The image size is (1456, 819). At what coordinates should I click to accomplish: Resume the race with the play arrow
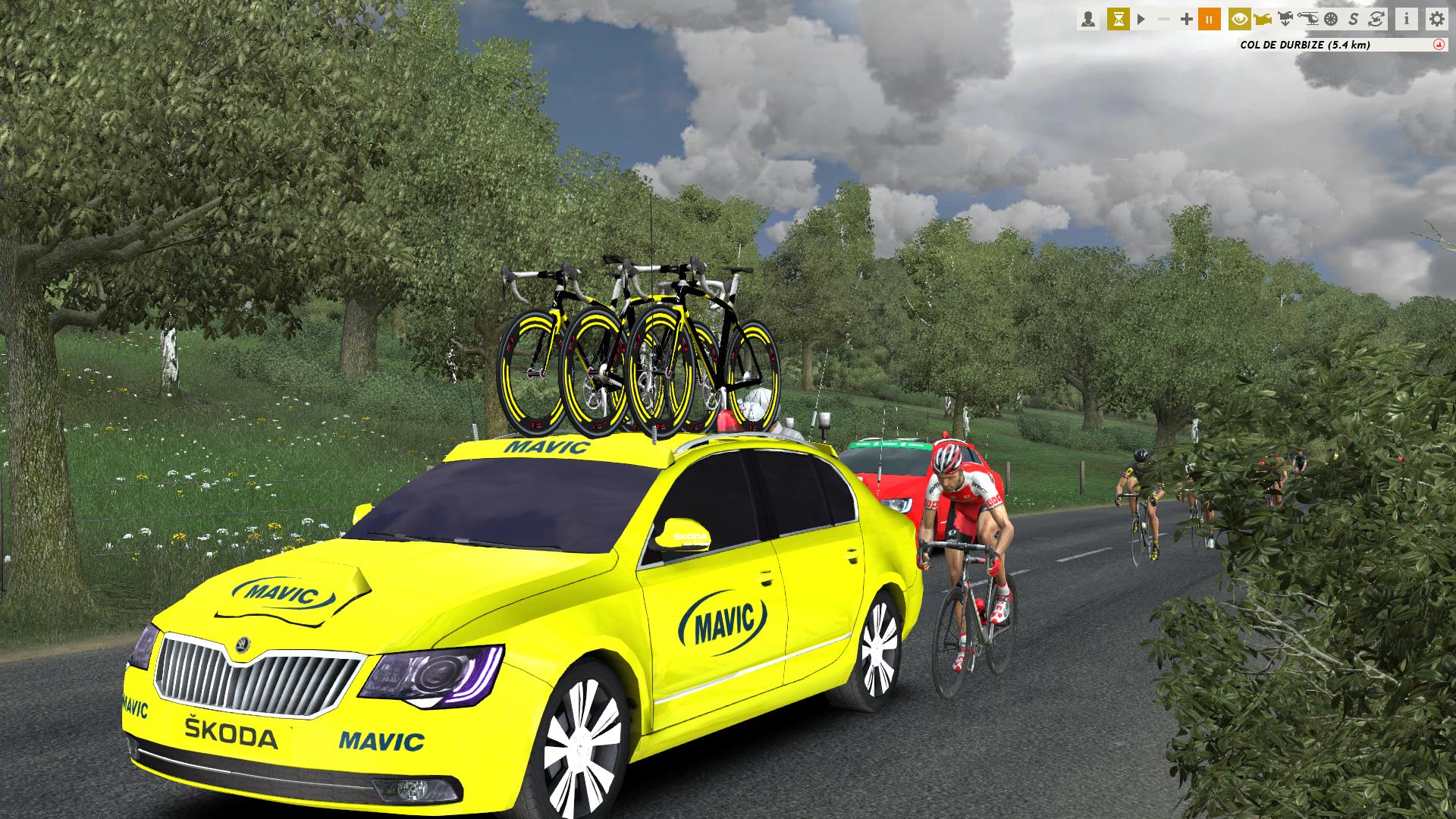pos(1141,19)
